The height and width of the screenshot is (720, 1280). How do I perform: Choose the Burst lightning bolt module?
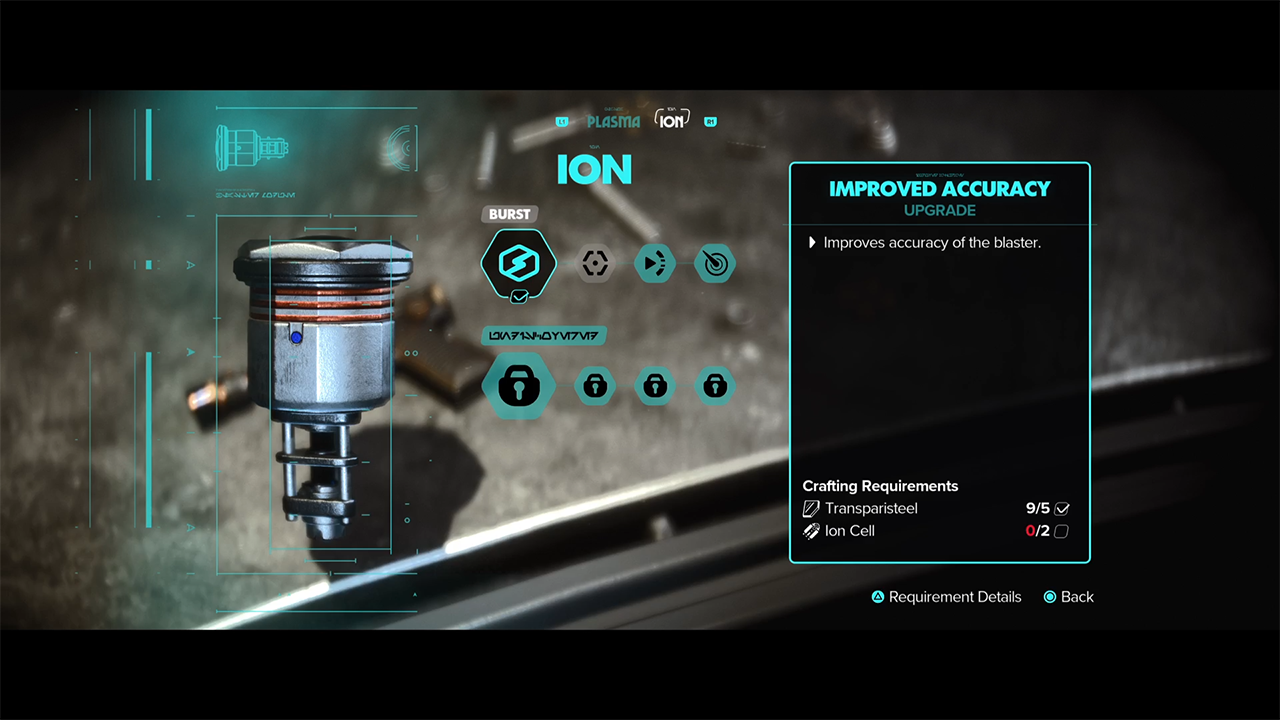click(518, 264)
